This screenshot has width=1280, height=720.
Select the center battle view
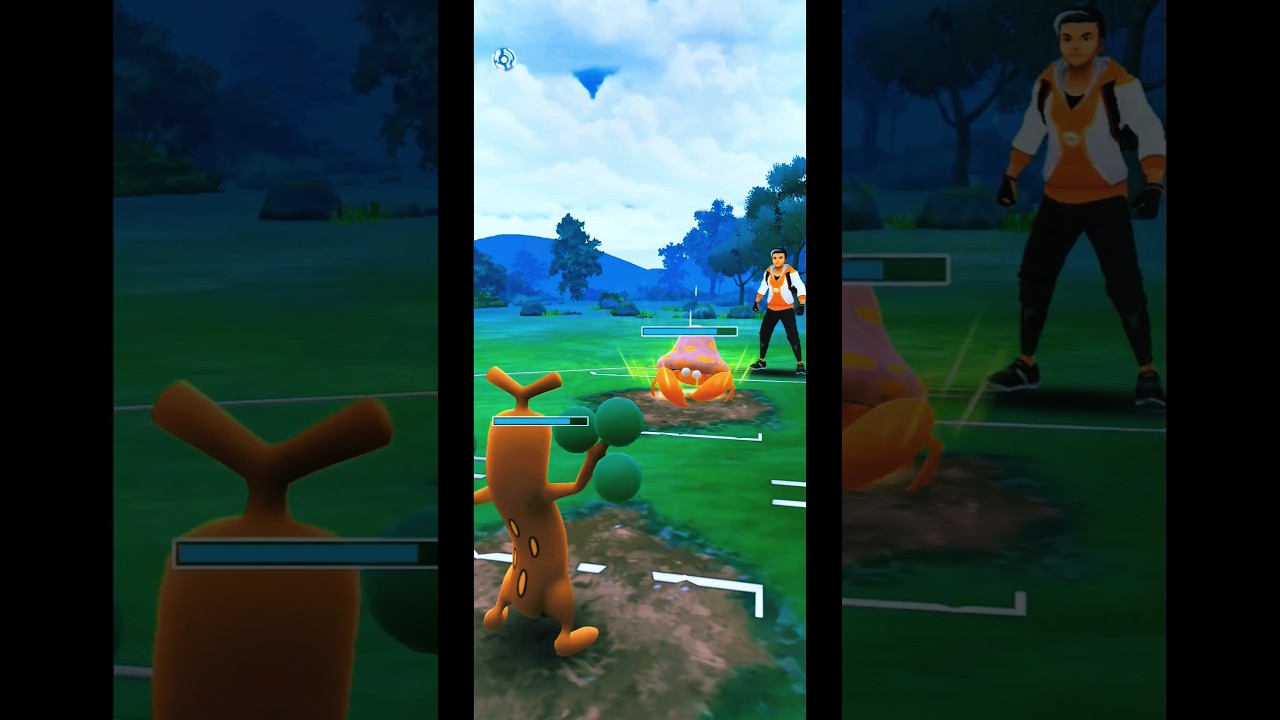pyautogui.click(x=640, y=360)
